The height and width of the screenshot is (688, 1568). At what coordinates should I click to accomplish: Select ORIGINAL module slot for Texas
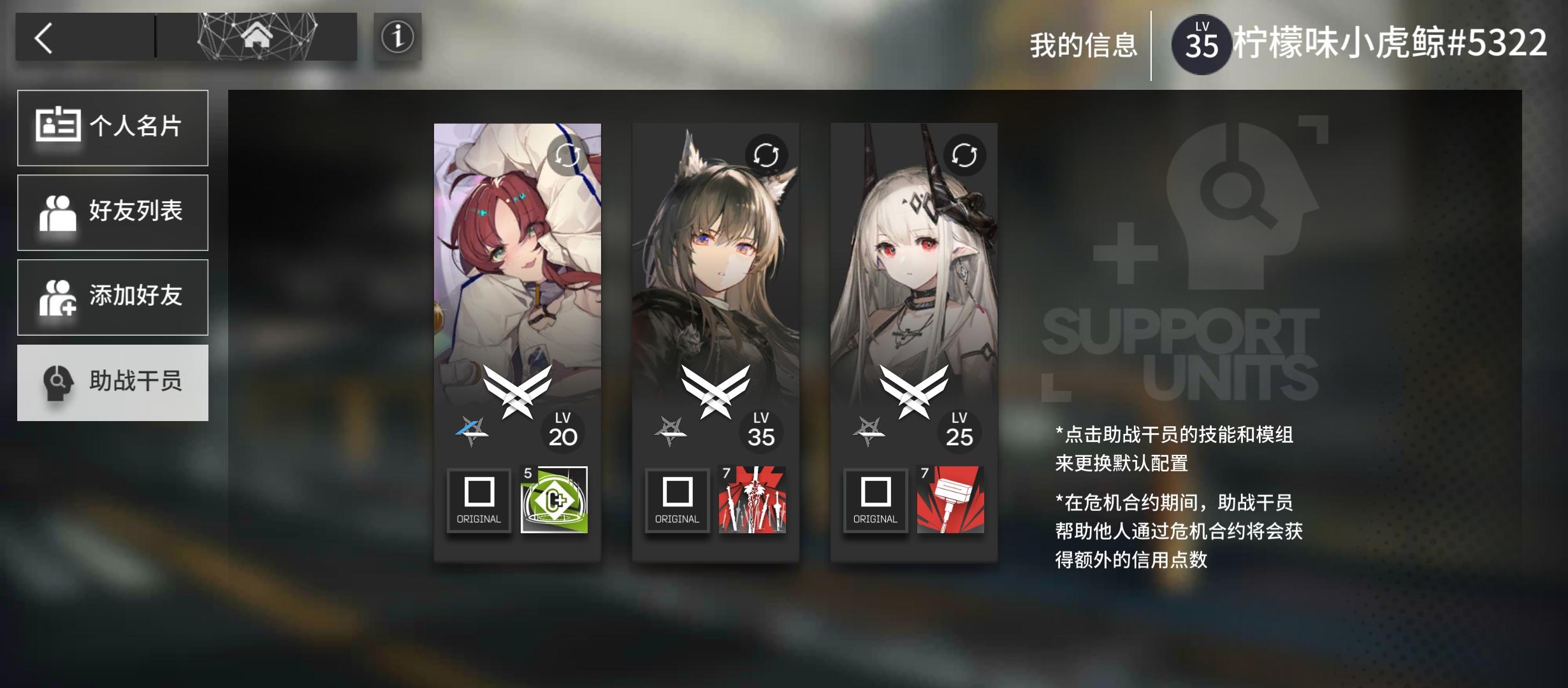click(x=677, y=501)
